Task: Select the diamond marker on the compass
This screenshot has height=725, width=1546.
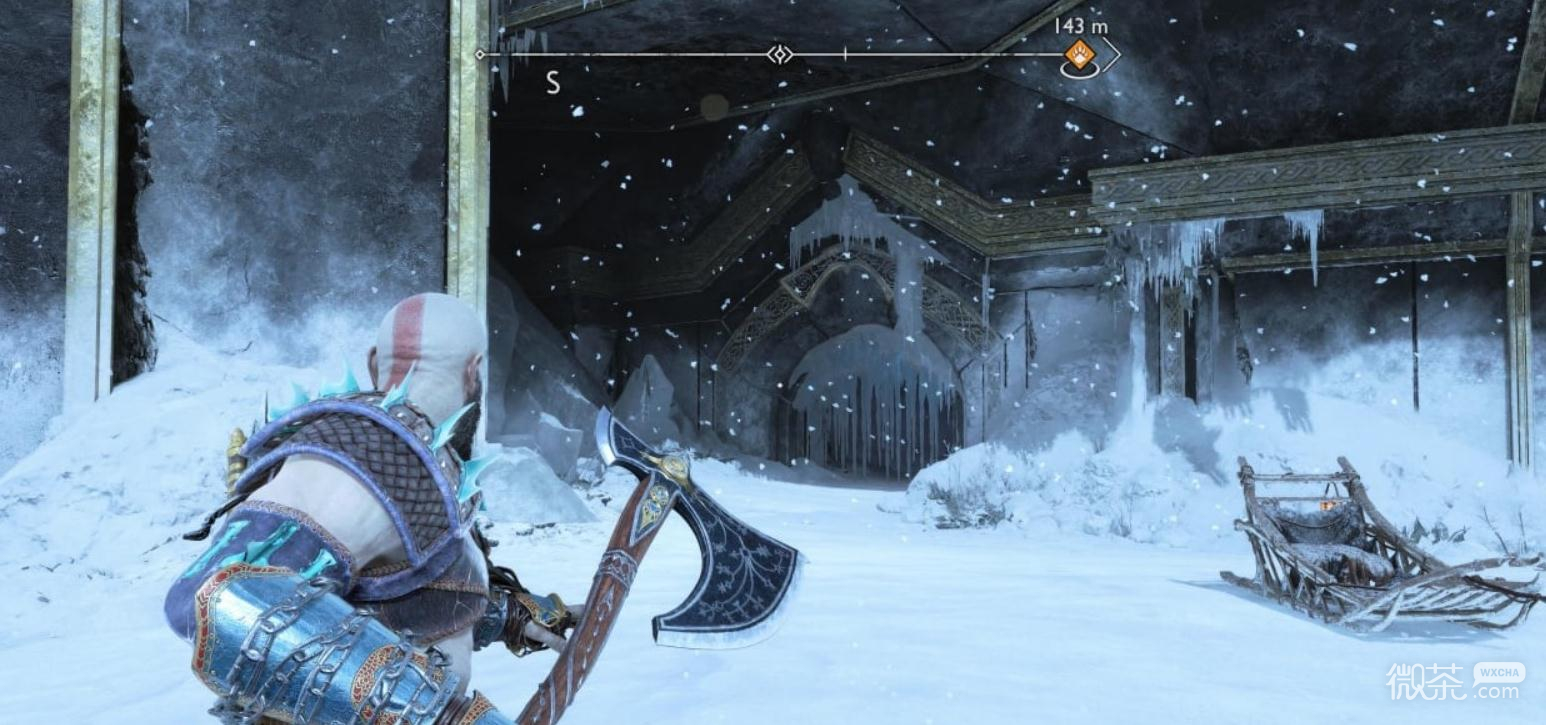Action: coord(779,54)
